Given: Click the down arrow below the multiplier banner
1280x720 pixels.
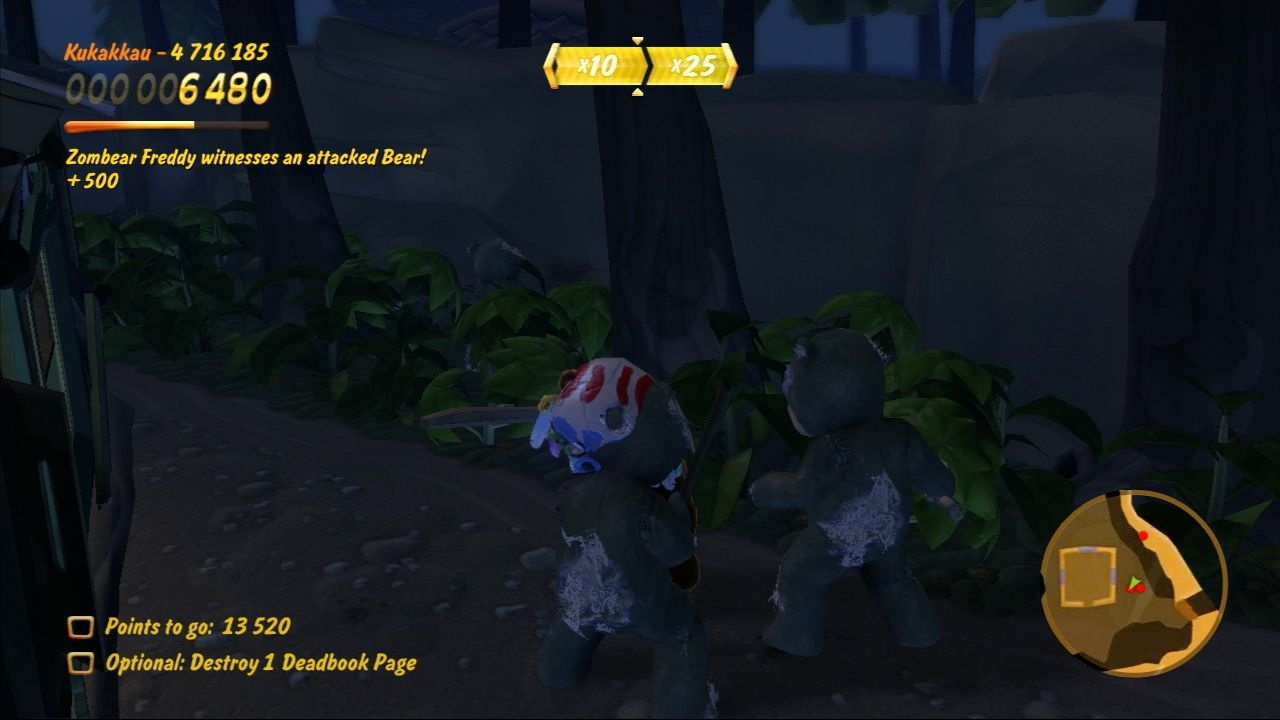Looking at the screenshot, I should pyautogui.click(x=637, y=91).
